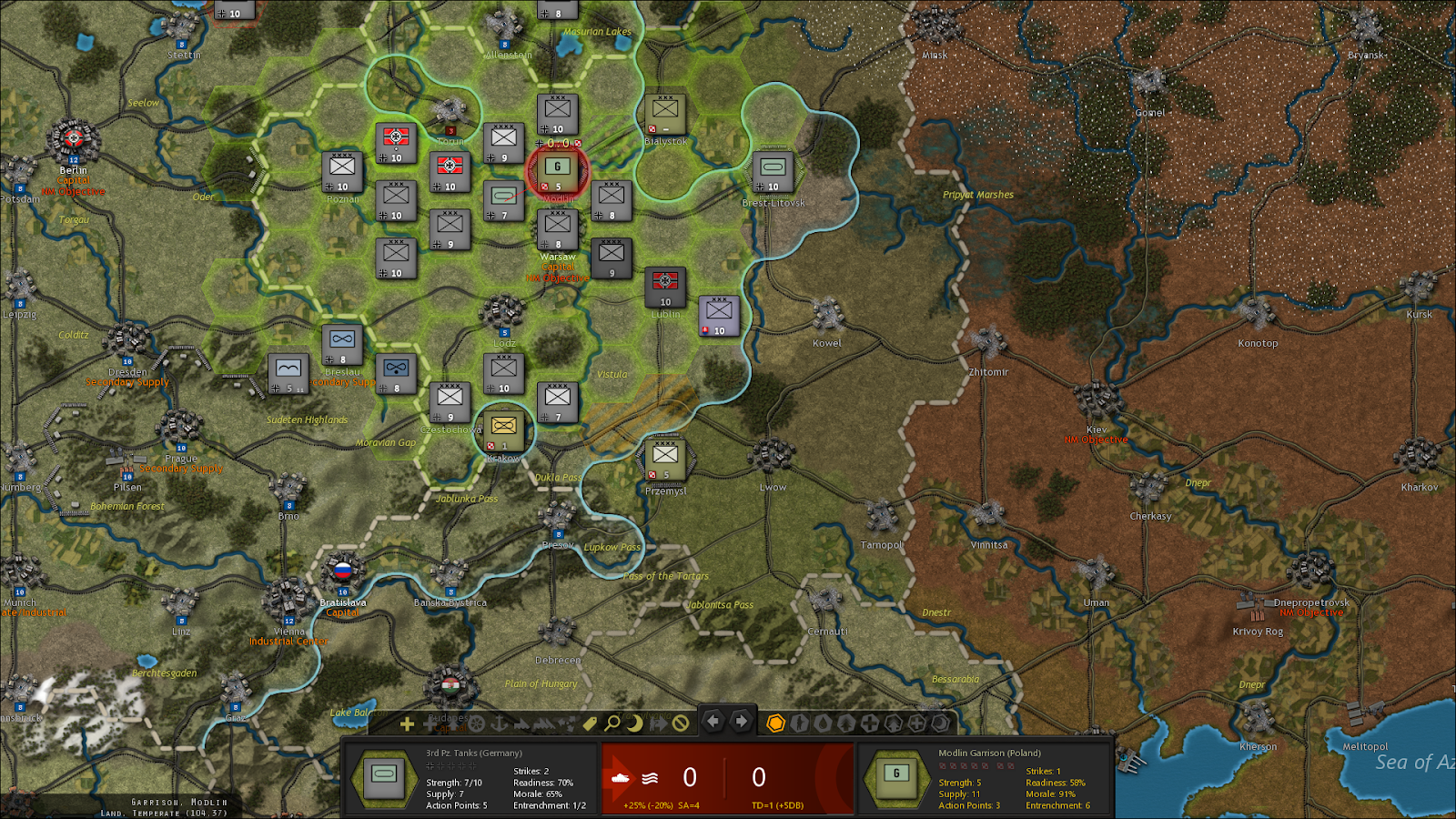Click the previous unit arrow button
This screenshot has height=819, width=1456.
(714, 722)
